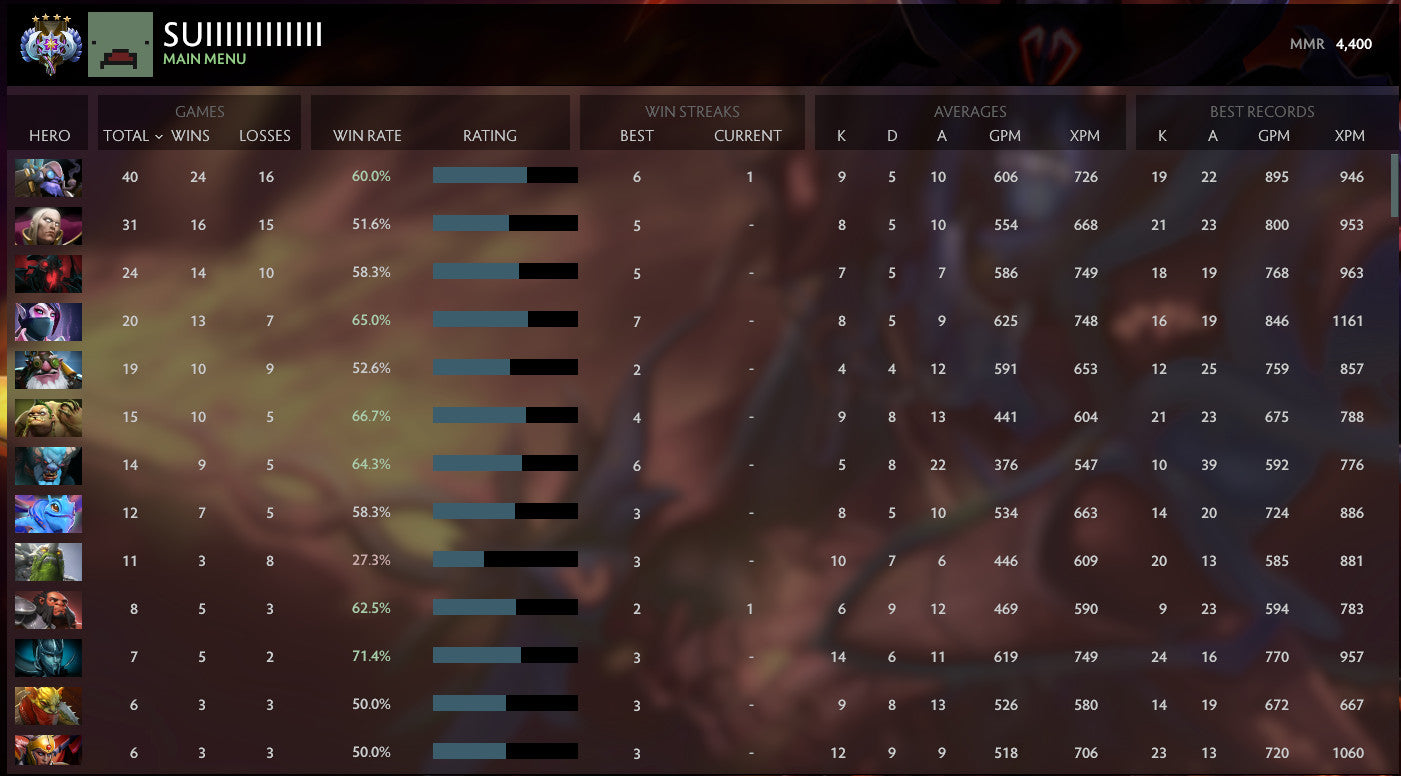Click Tinker's win rate rating bar
The height and width of the screenshot is (776, 1401).
pyautogui.click(x=504, y=174)
